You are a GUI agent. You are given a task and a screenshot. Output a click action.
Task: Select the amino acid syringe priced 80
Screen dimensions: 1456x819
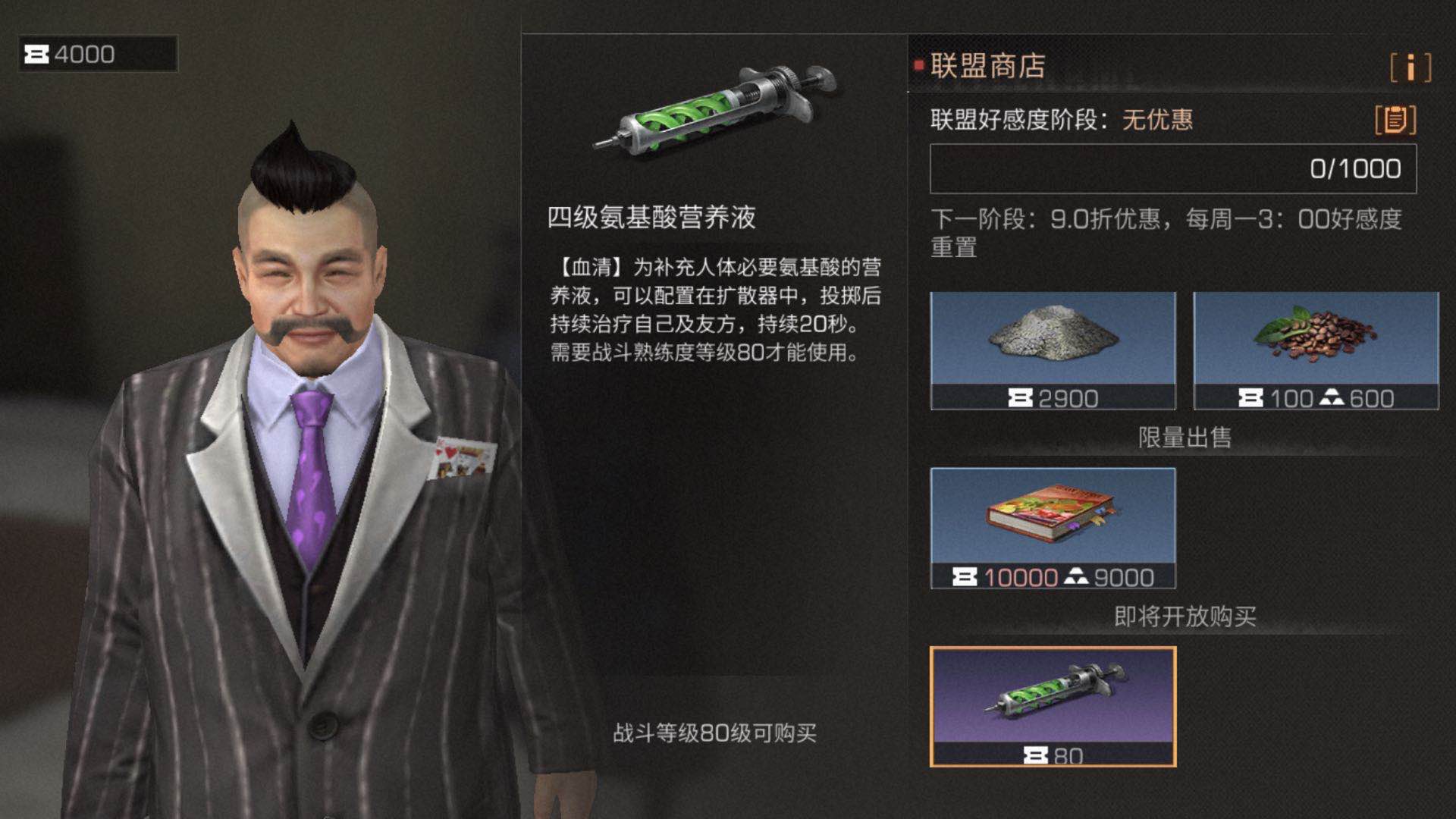pyautogui.click(x=1053, y=705)
